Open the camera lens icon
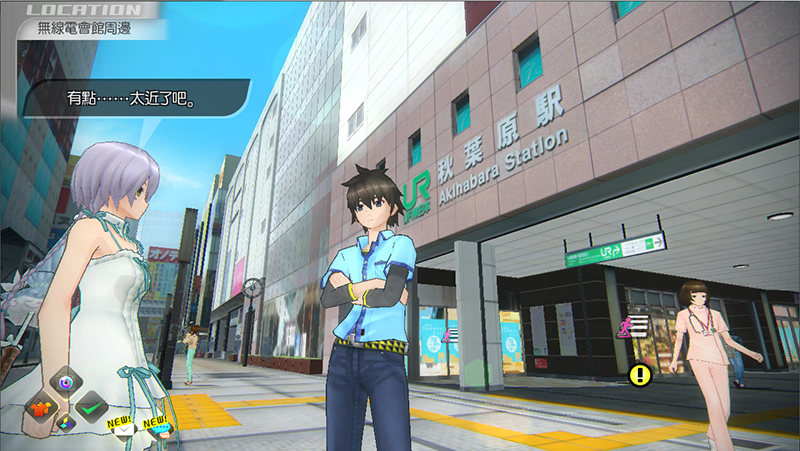The image size is (800, 451). [x=66, y=381]
